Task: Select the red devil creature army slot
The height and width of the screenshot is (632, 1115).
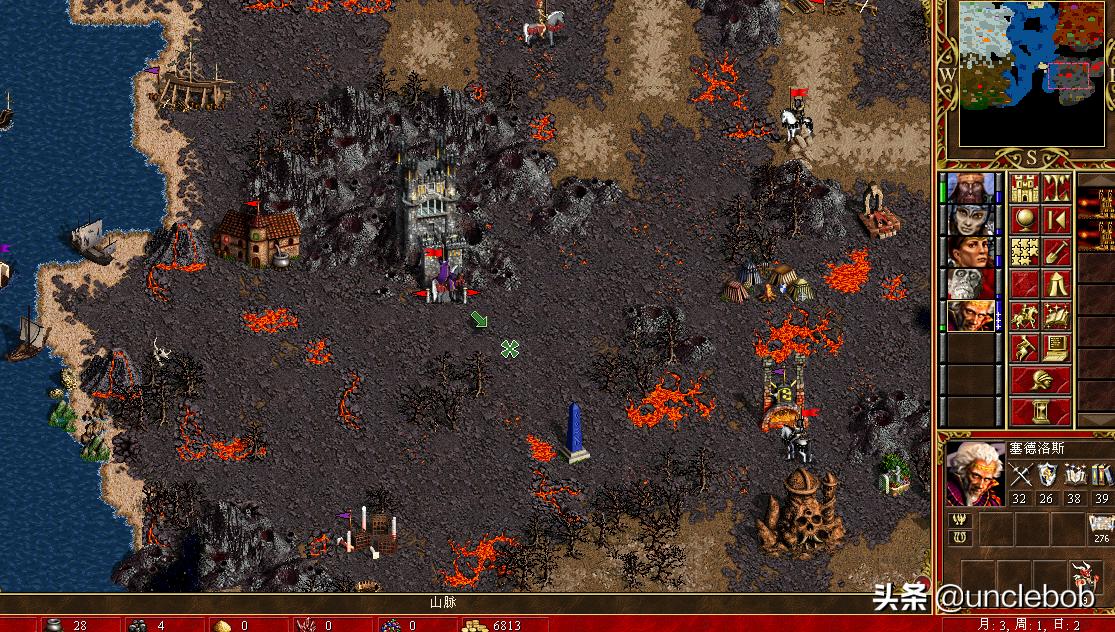Action: [x=1082, y=577]
